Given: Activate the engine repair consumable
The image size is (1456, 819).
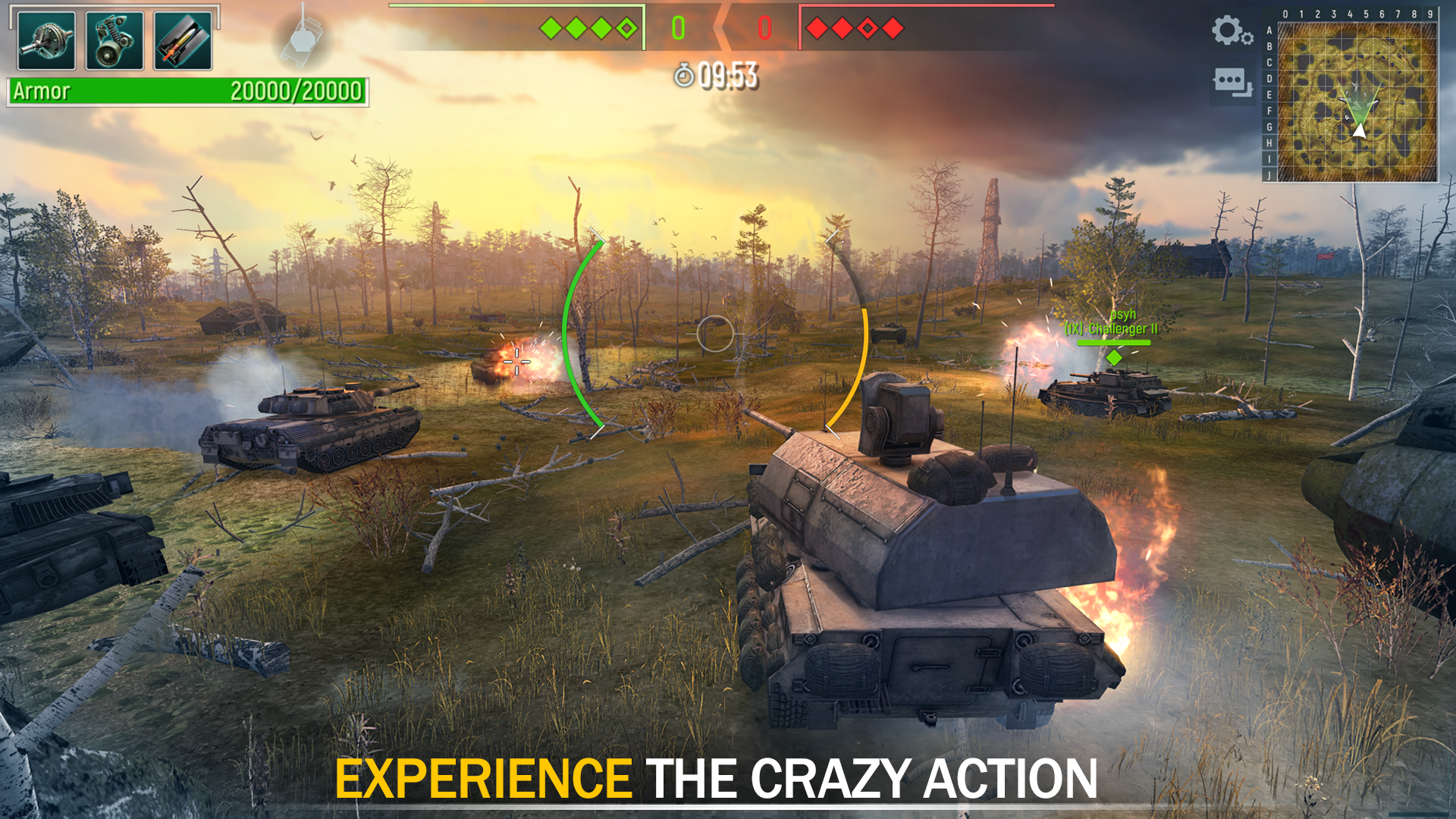Looking at the screenshot, I should click(114, 40).
